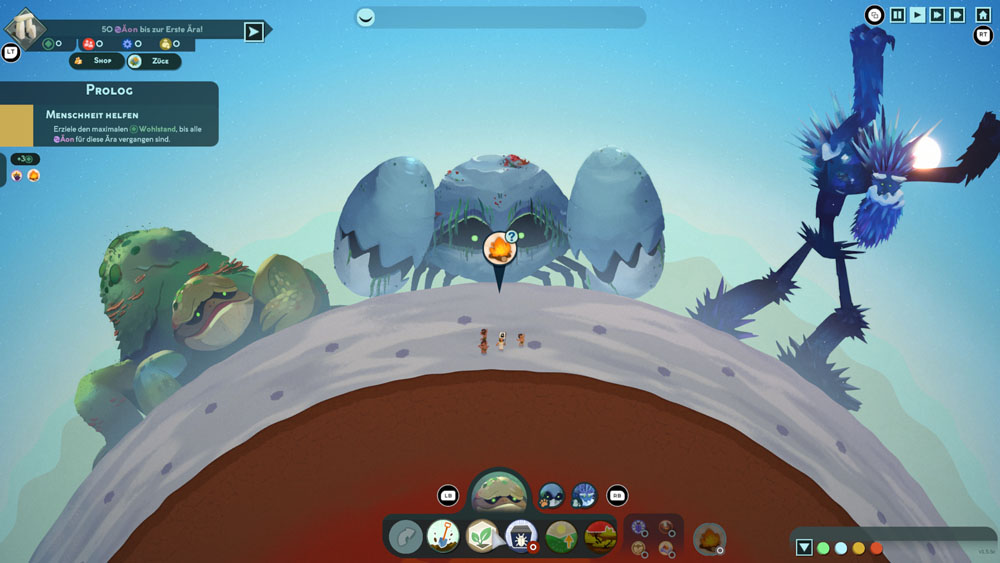Open the Züge panel
This screenshot has height=563, width=1000.
coord(154,61)
